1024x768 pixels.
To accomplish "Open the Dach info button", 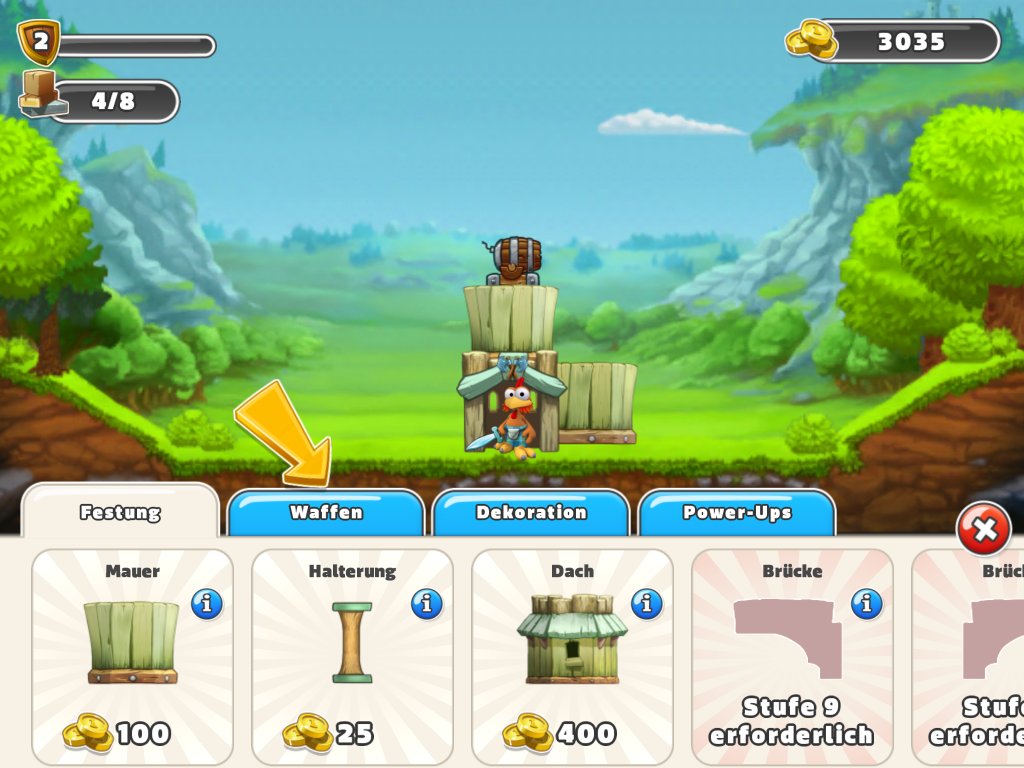I will tap(647, 604).
